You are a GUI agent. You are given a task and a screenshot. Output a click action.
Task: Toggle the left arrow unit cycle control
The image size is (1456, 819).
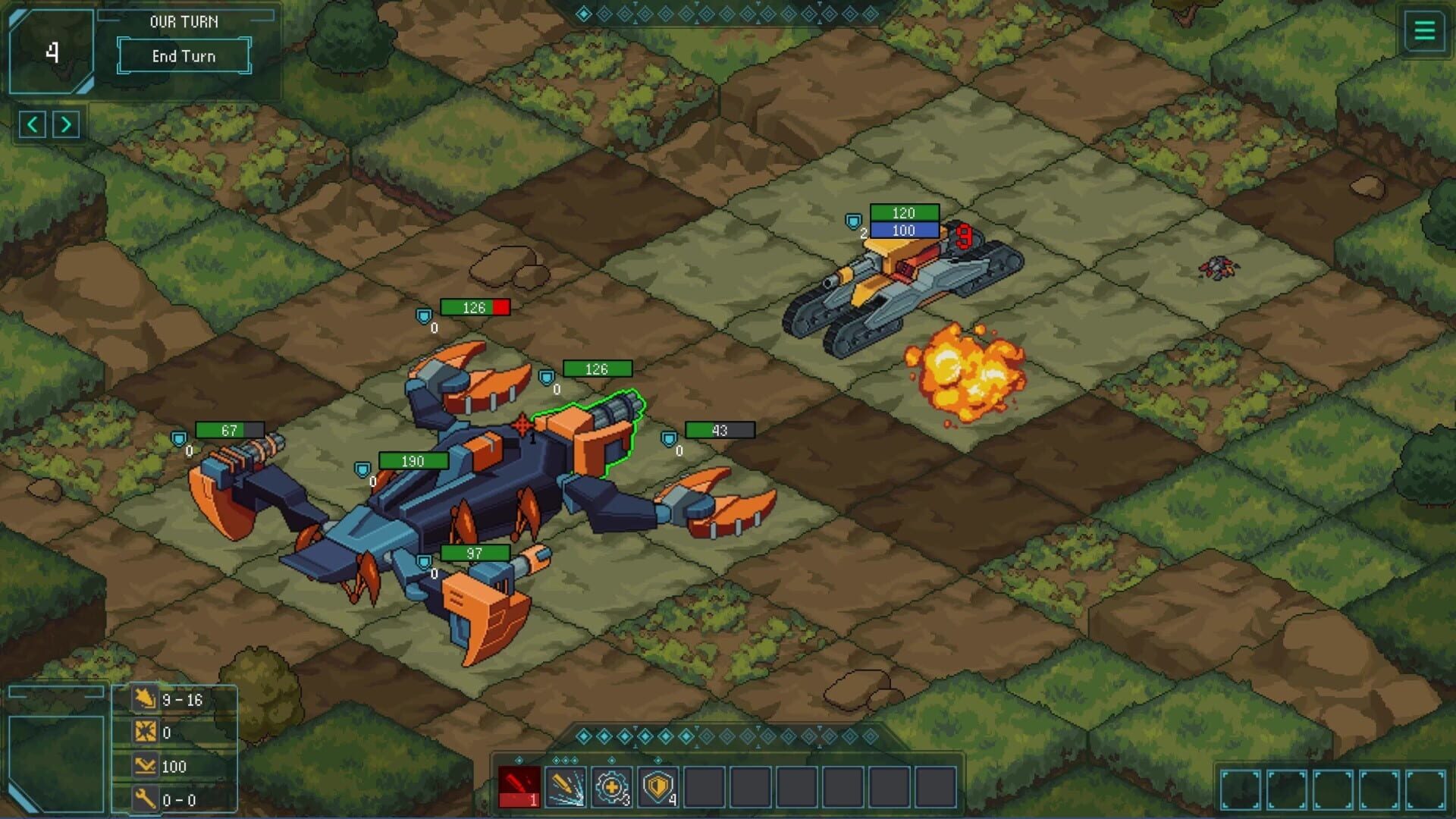pyautogui.click(x=33, y=124)
